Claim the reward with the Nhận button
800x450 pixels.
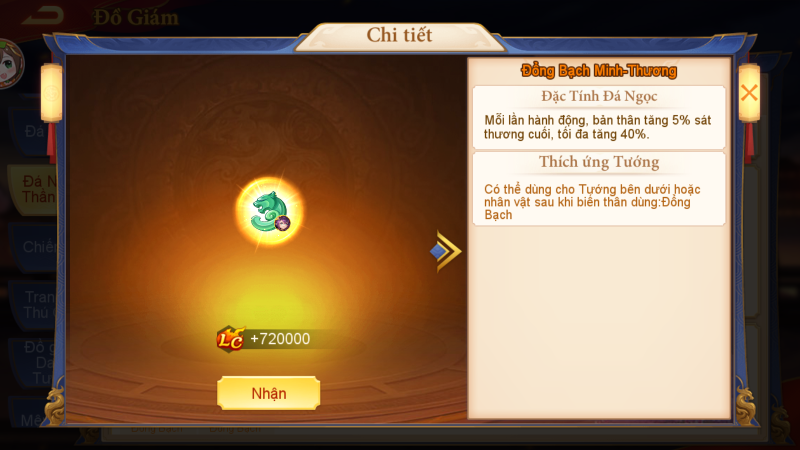[268, 393]
